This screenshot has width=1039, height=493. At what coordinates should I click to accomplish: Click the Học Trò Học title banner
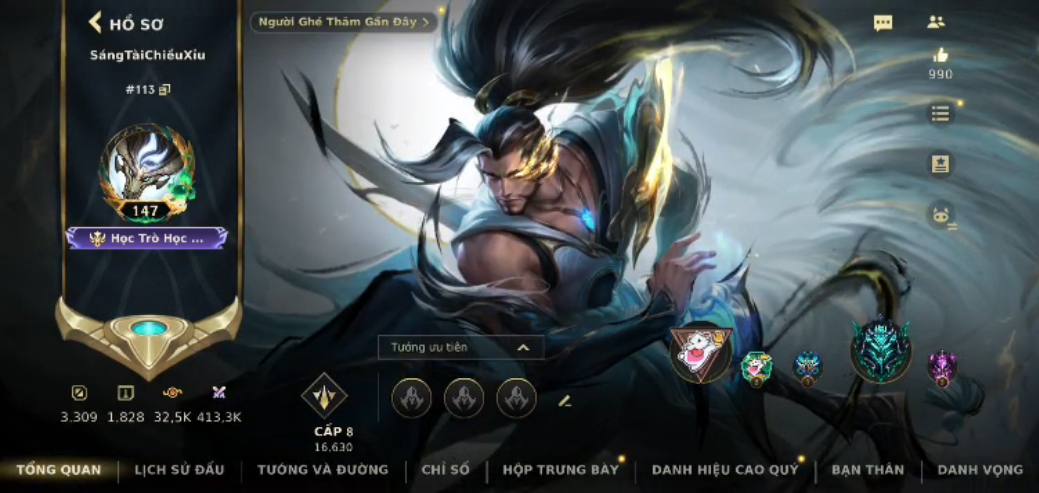147,238
